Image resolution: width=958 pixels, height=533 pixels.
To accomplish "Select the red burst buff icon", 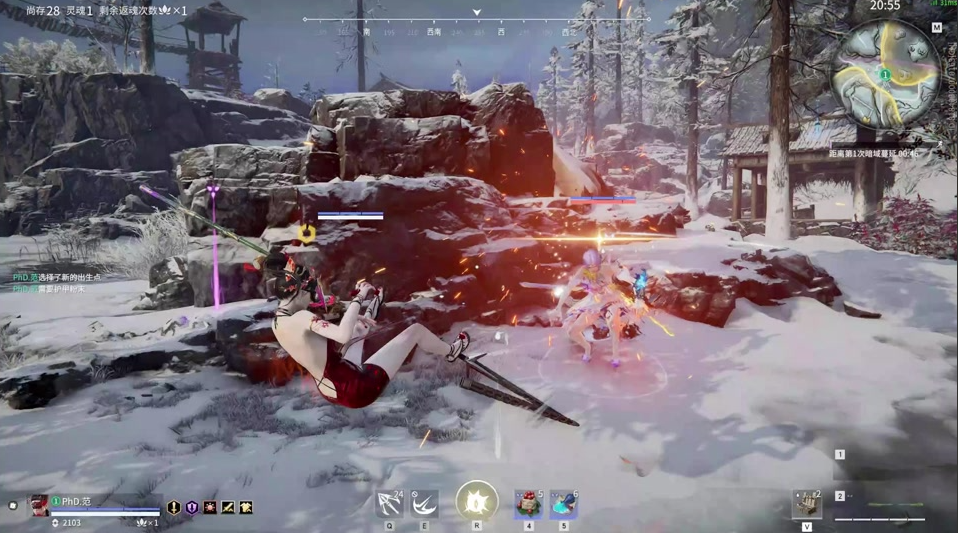I will pos(210,508).
